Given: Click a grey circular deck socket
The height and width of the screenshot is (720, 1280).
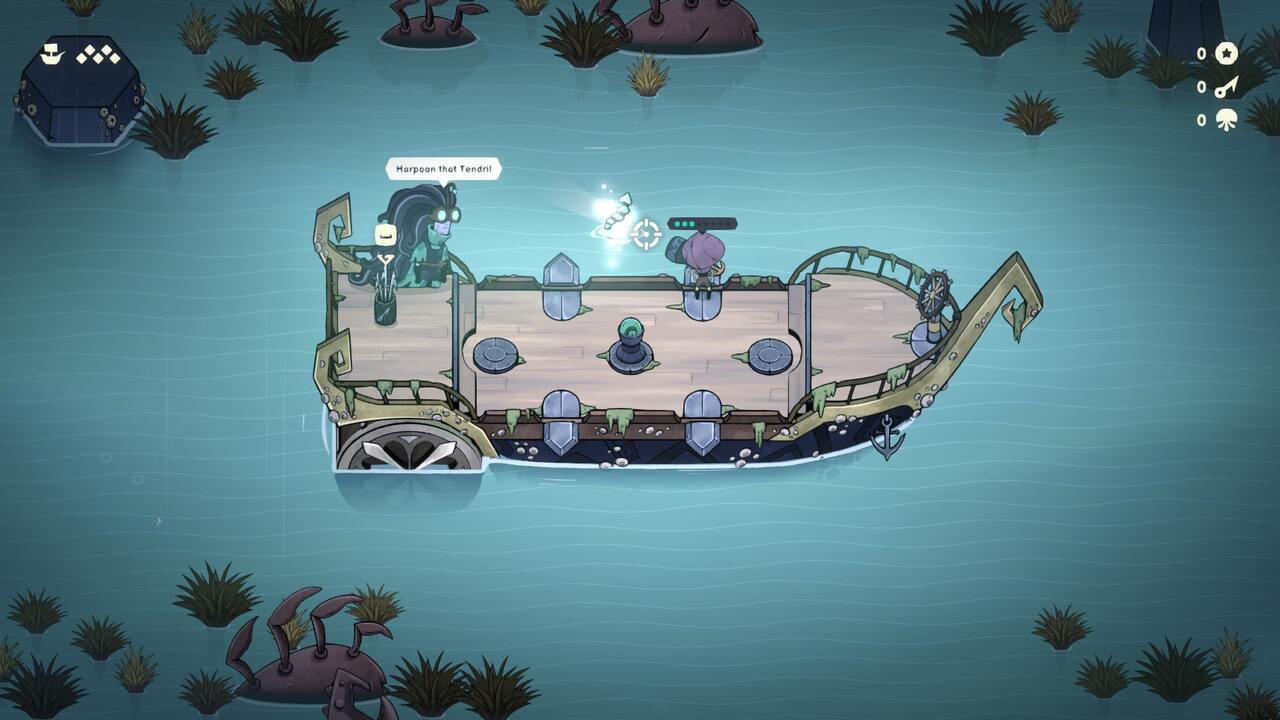Looking at the screenshot, I should point(493,355).
